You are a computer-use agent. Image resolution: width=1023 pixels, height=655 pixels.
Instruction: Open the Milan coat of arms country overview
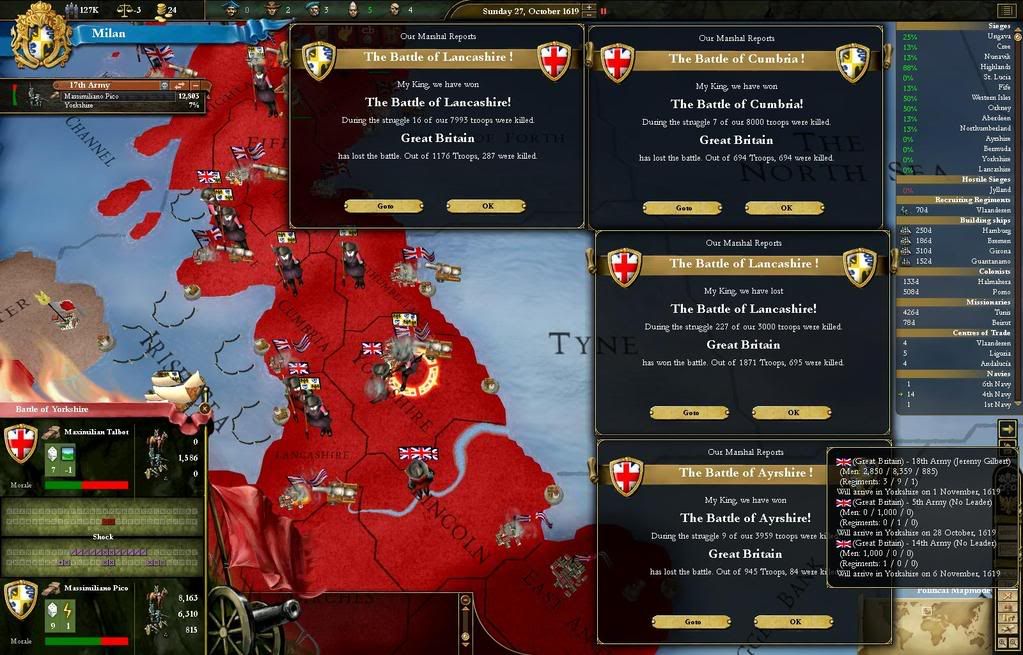(42, 35)
